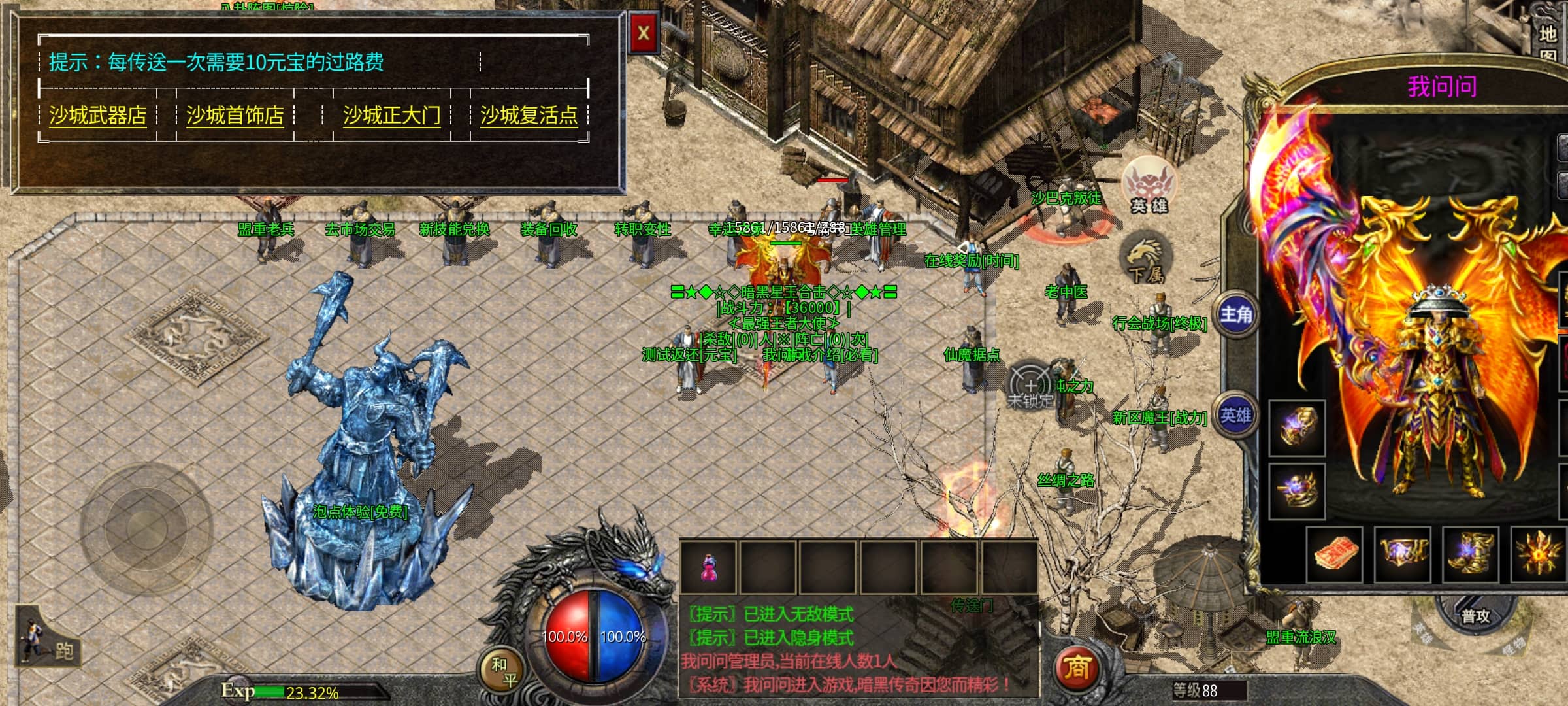Screen dimensions: 1568x706
Task: Switch to the 英雄 equipment tab
Action: [1236, 416]
